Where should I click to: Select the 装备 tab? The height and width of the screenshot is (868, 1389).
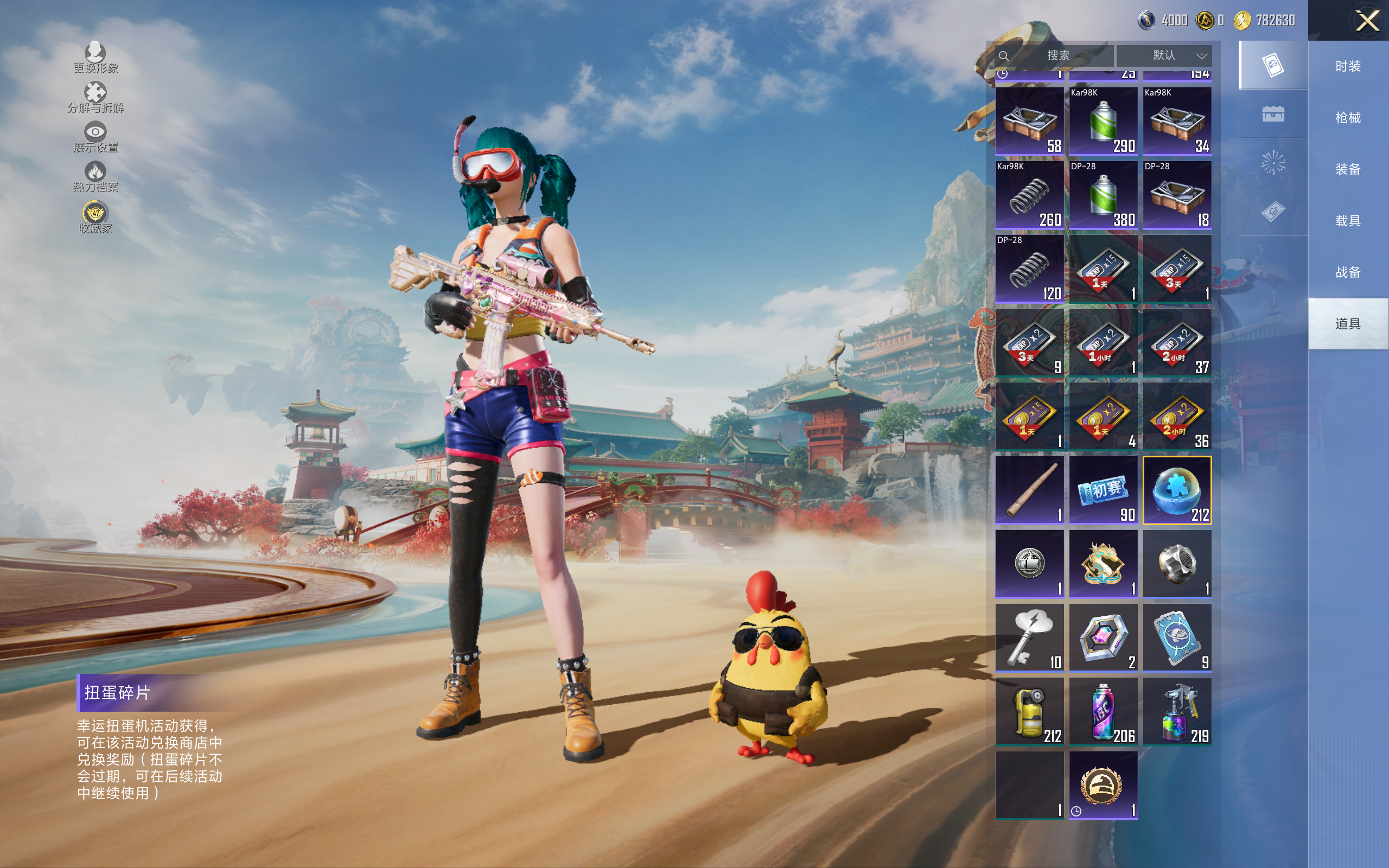1348,169
